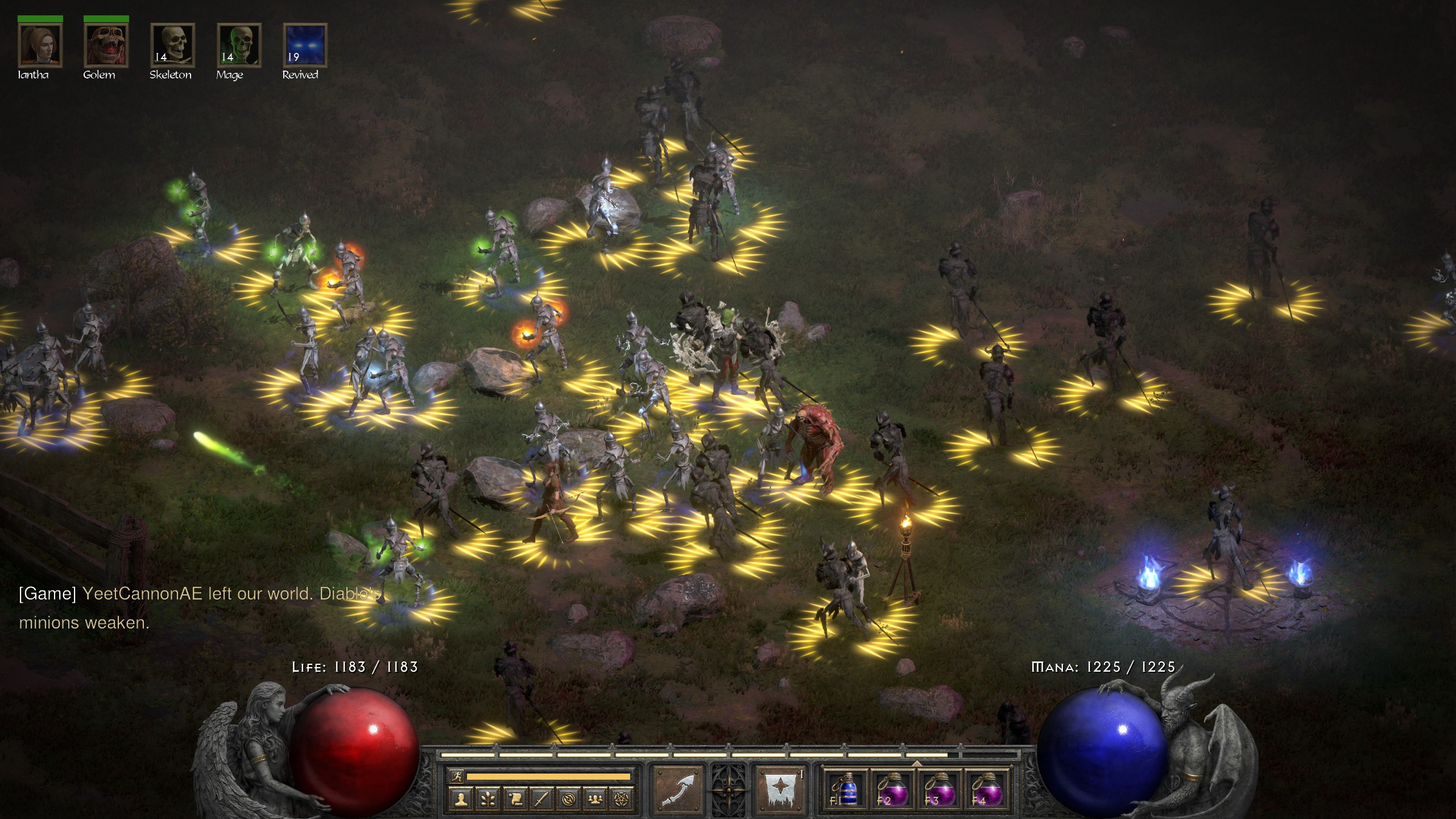
Task: Click the circular swirl mini-panel icon
Action: click(568, 800)
